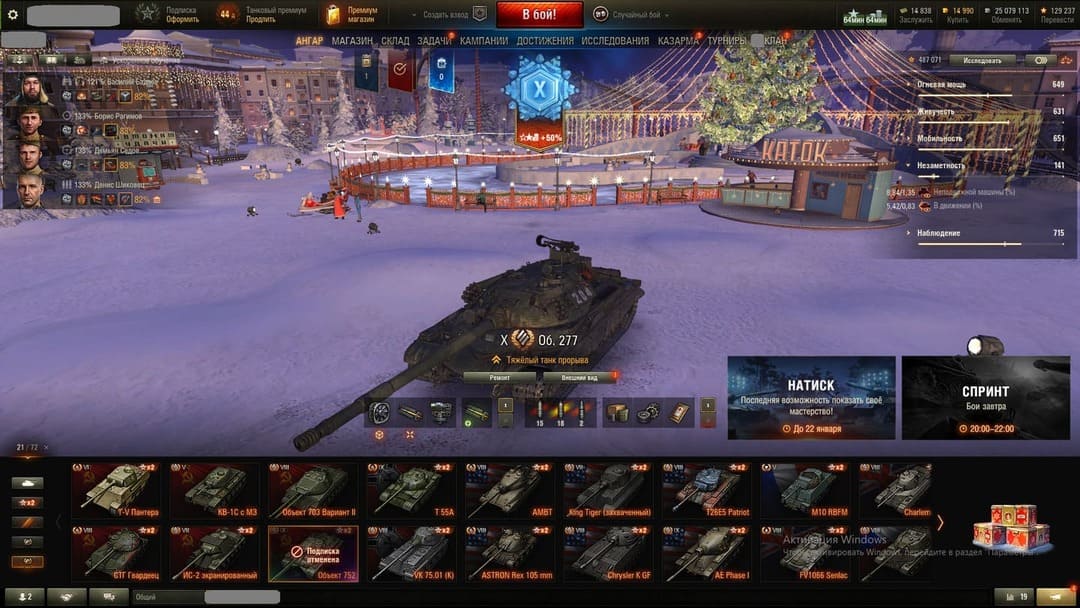Click the Исследовать button

click(x=982, y=60)
